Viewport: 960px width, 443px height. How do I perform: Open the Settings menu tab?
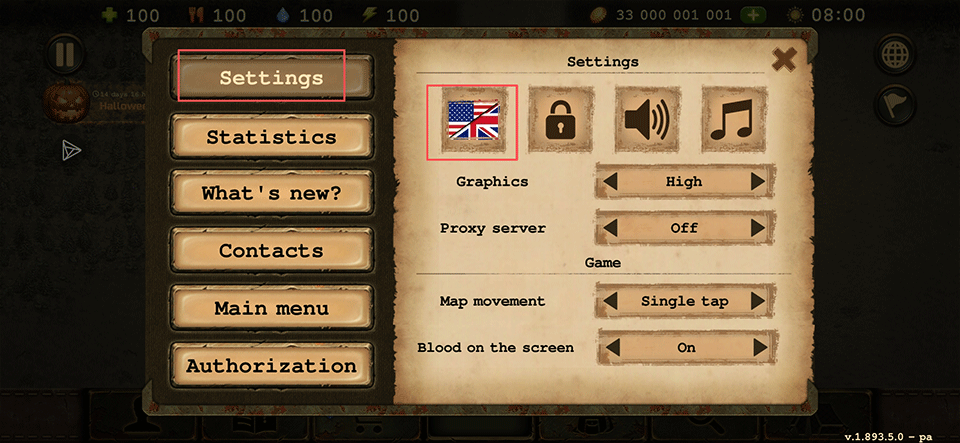(271, 78)
